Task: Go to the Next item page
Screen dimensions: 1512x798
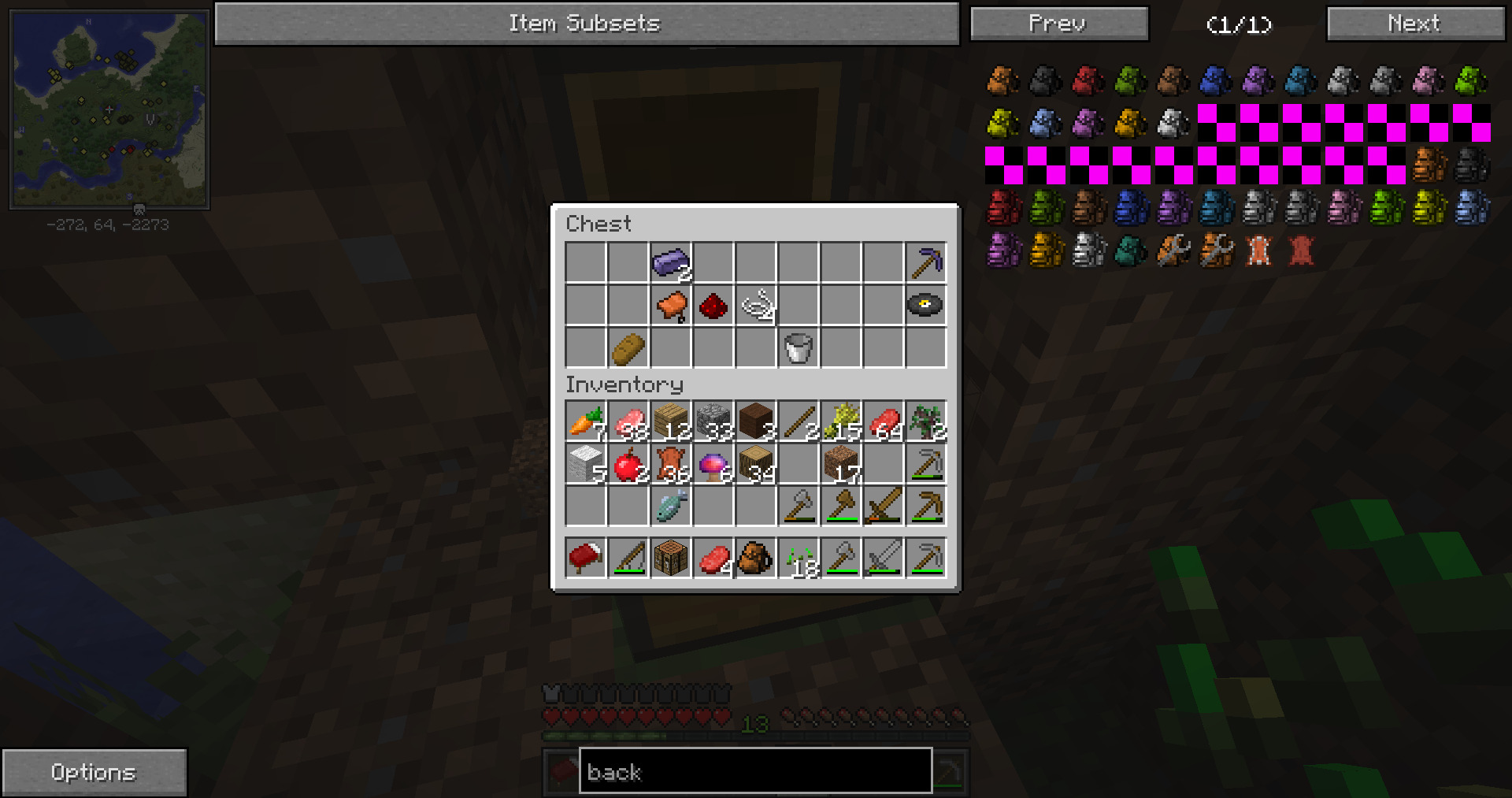Action: point(1414,24)
